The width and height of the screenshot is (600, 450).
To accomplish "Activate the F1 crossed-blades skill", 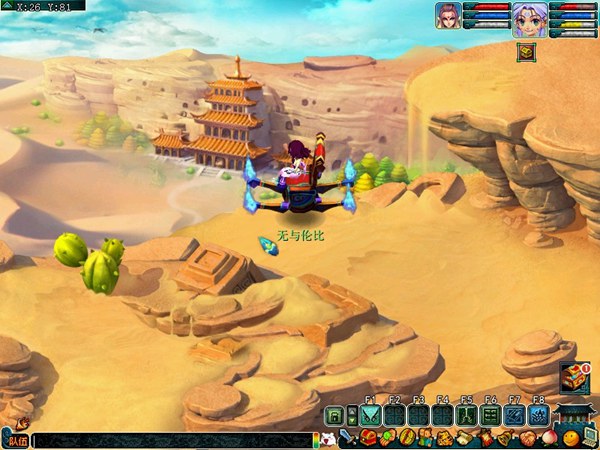I will pos(370,416).
